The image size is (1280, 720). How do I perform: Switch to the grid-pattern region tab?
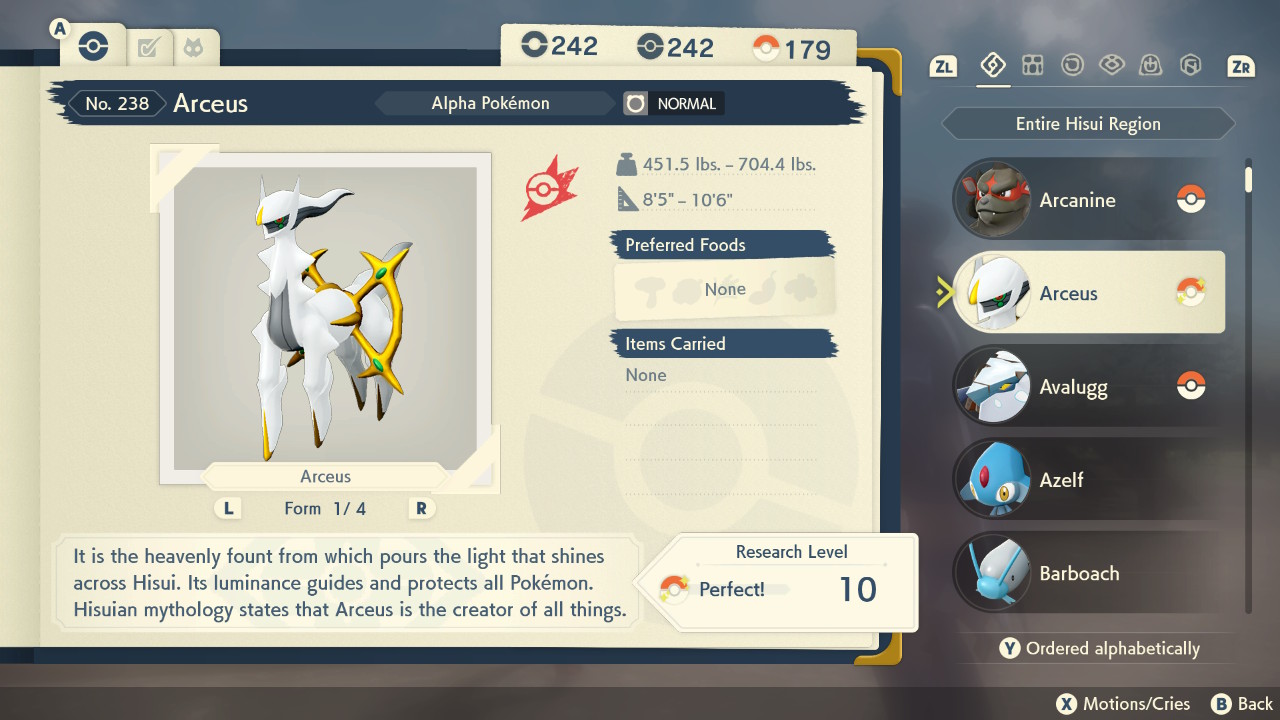[x=1033, y=66]
